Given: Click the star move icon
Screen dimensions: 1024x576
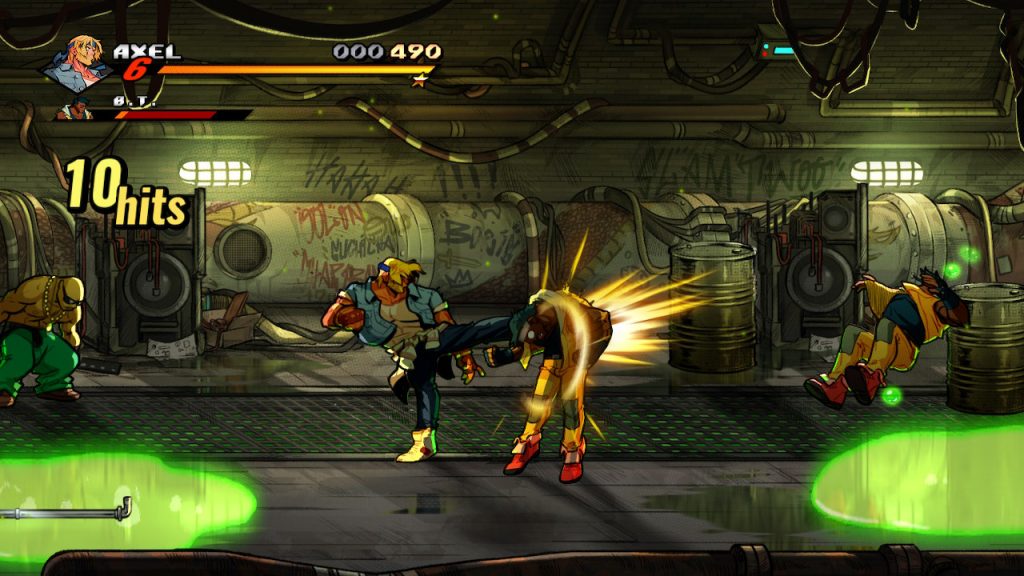Looking at the screenshot, I should coord(419,81).
